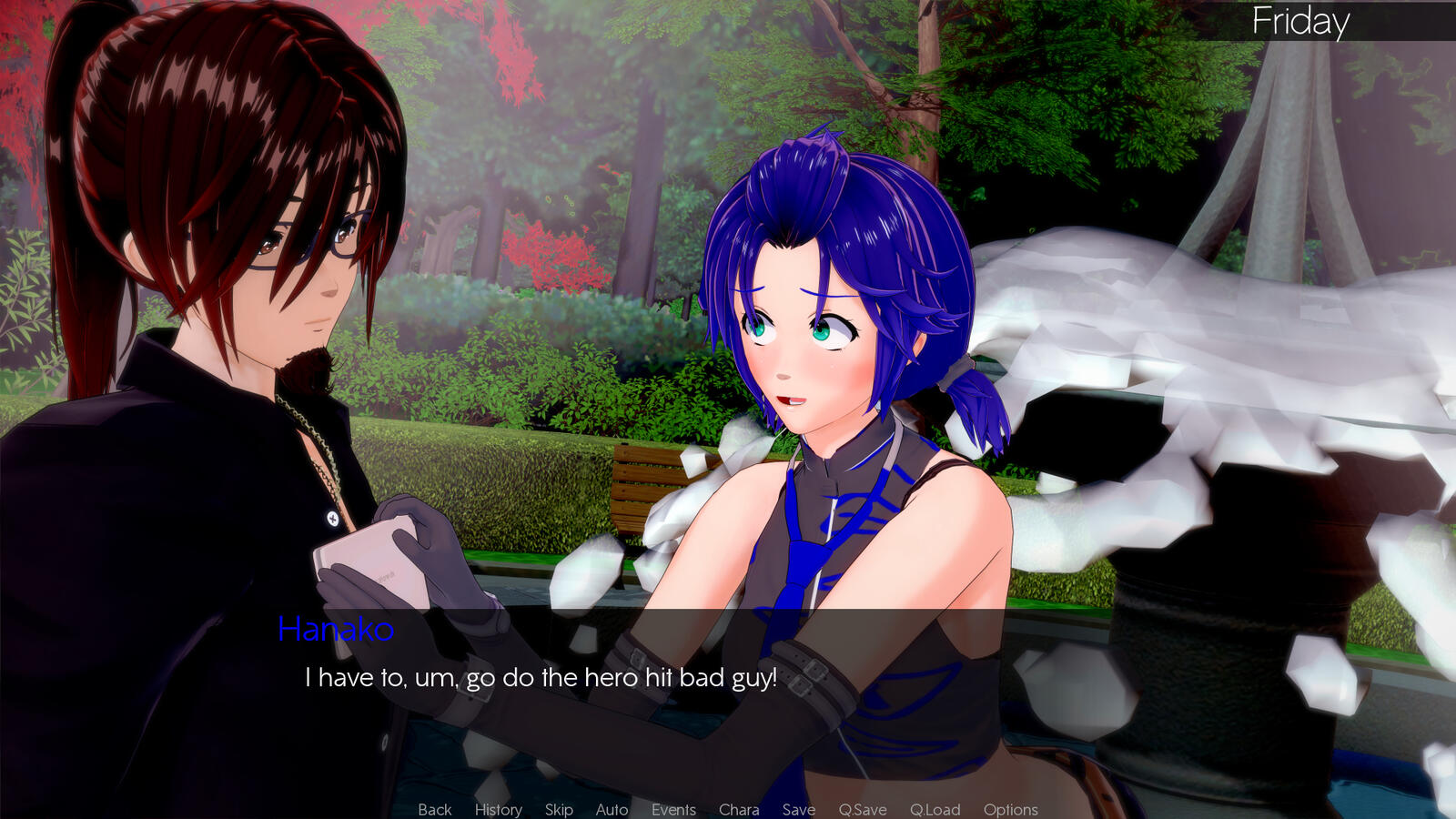The image size is (1456, 819).
Task: Go back with the Back button
Action: point(434,809)
